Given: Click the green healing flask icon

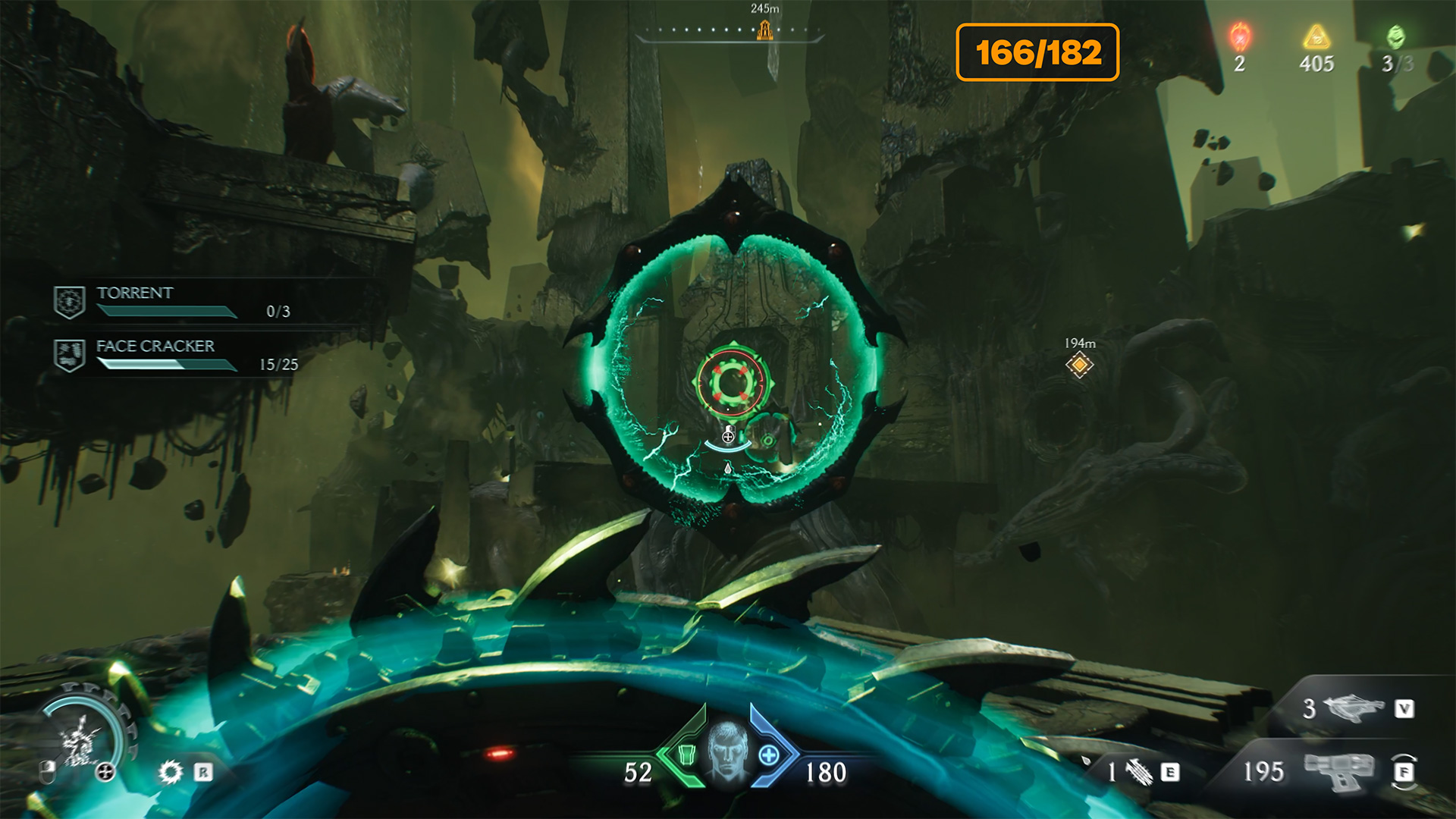Looking at the screenshot, I should pyautogui.click(x=686, y=755).
